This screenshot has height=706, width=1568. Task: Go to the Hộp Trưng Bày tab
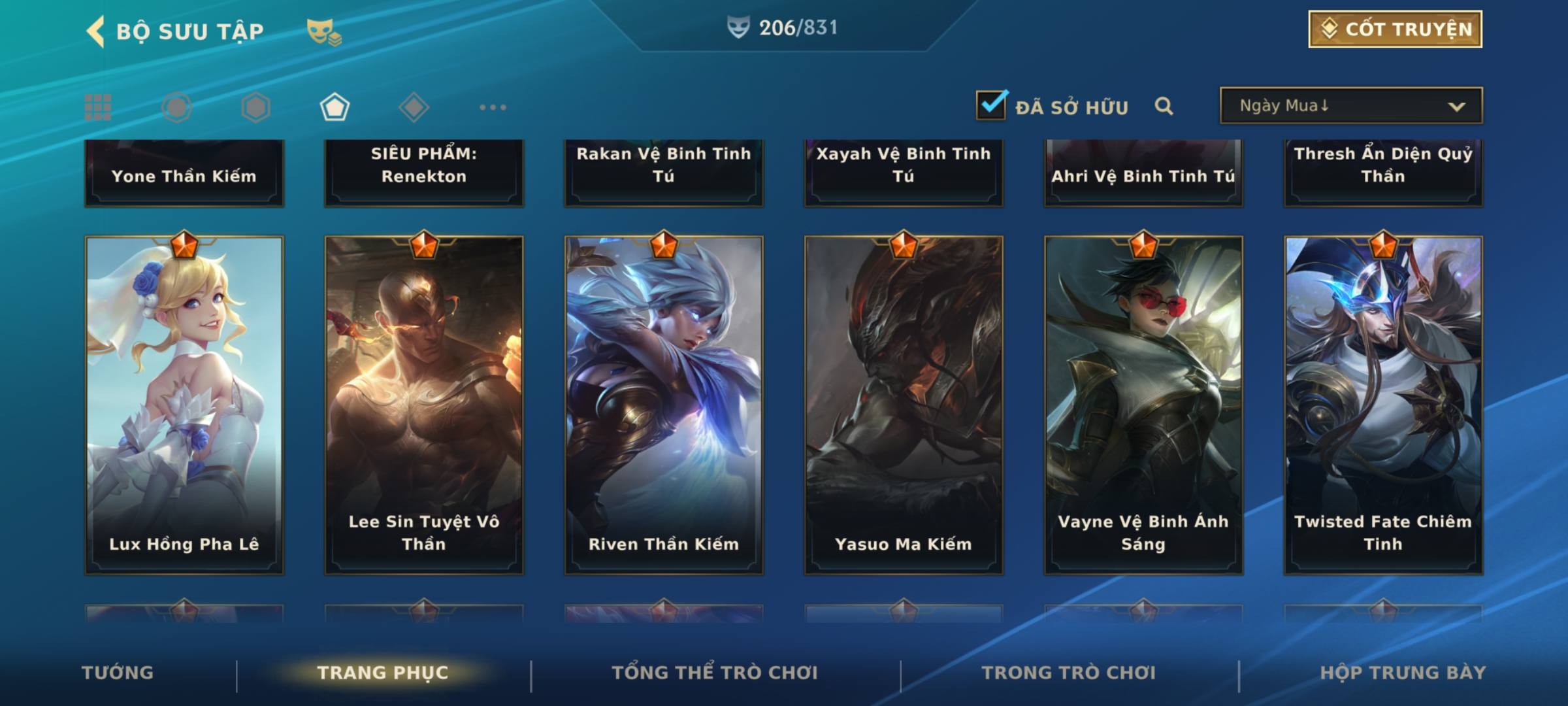click(1403, 673)
